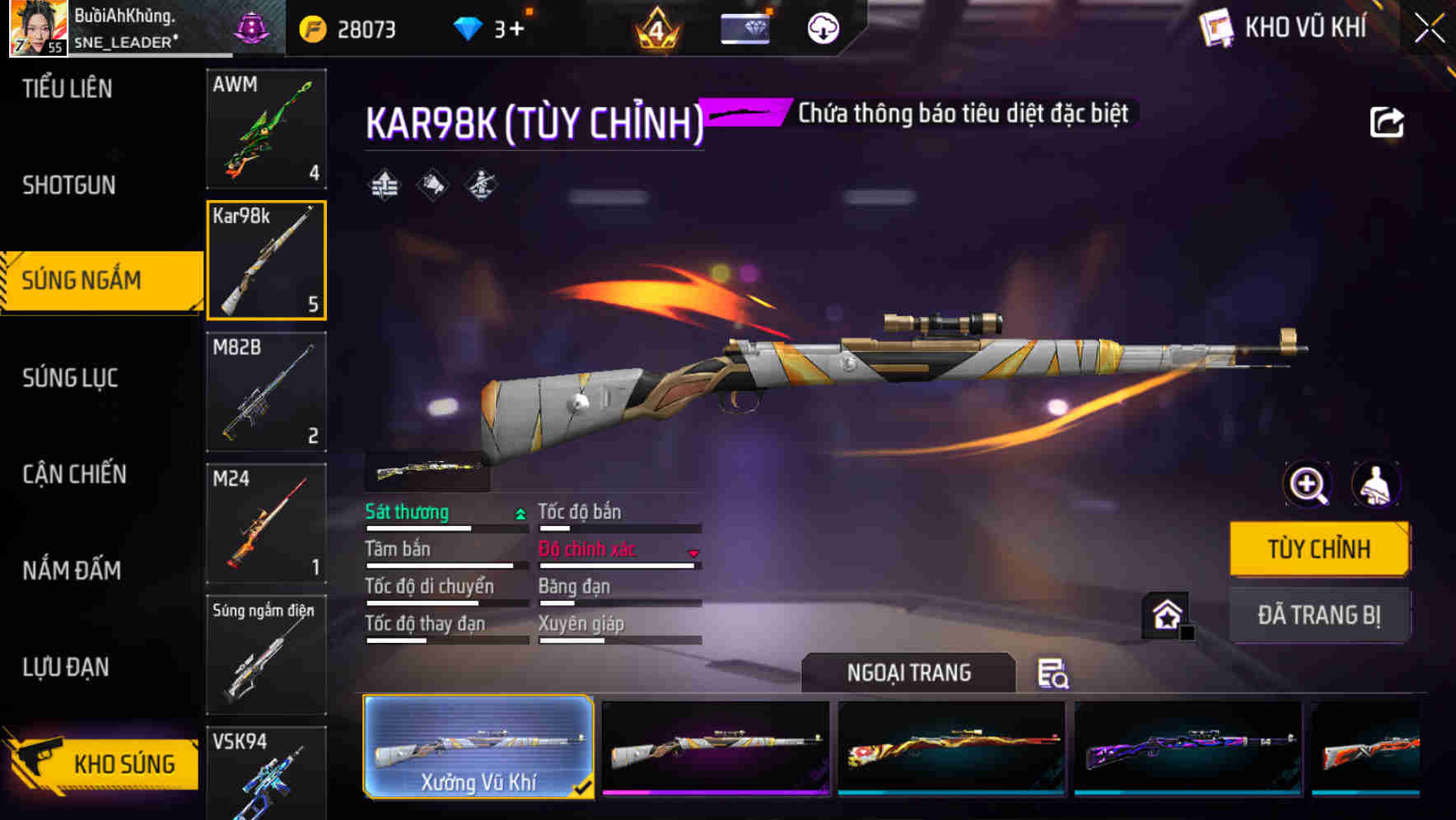
Task: Open the NGOẠI TRANG tab
Action: (909, 672)
